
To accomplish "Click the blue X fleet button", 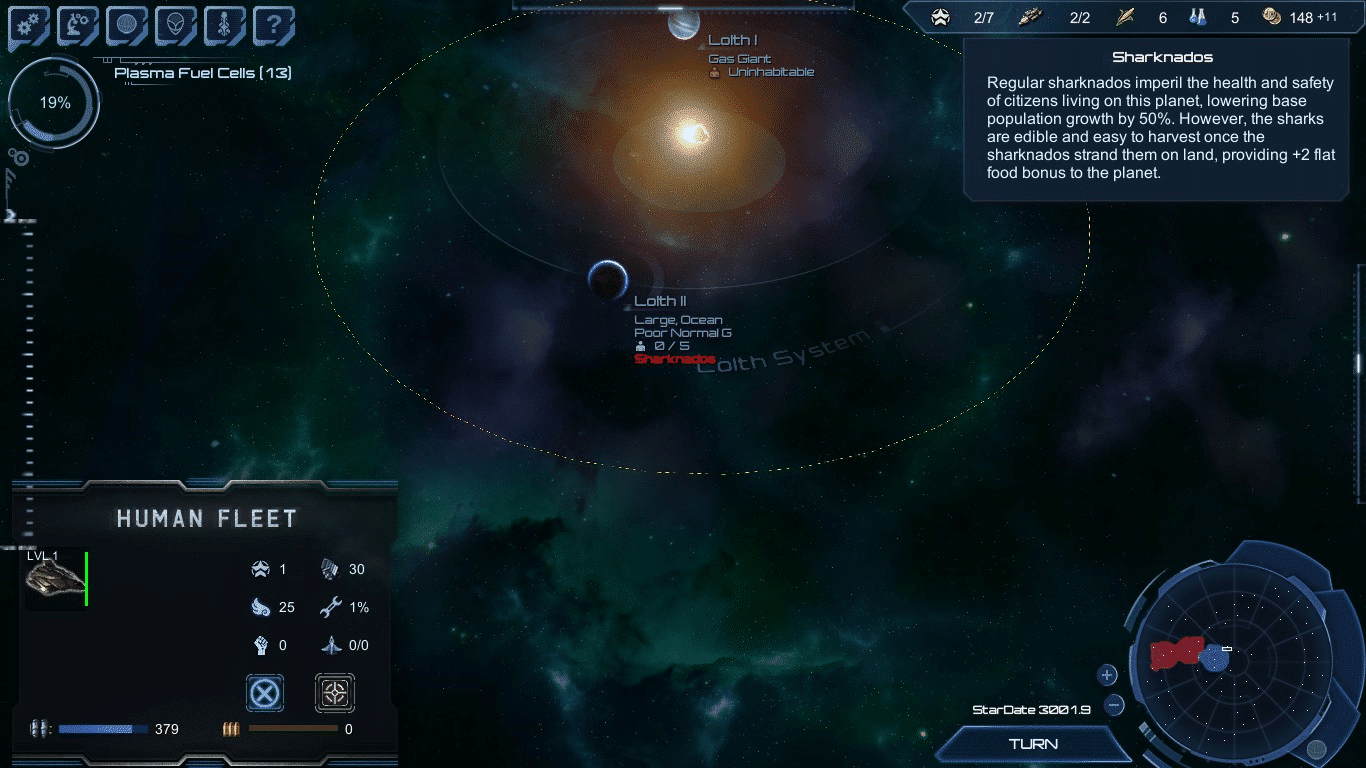I will 265,692.
